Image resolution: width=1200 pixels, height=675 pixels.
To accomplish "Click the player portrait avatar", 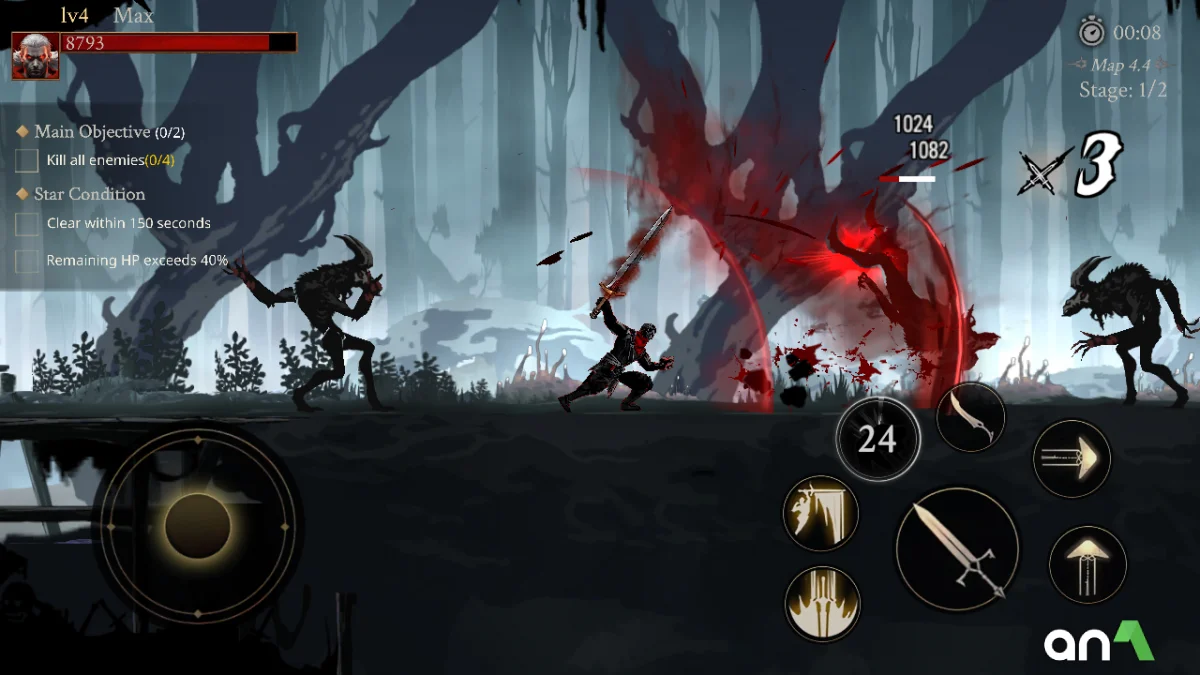I will tap(35, 56).
